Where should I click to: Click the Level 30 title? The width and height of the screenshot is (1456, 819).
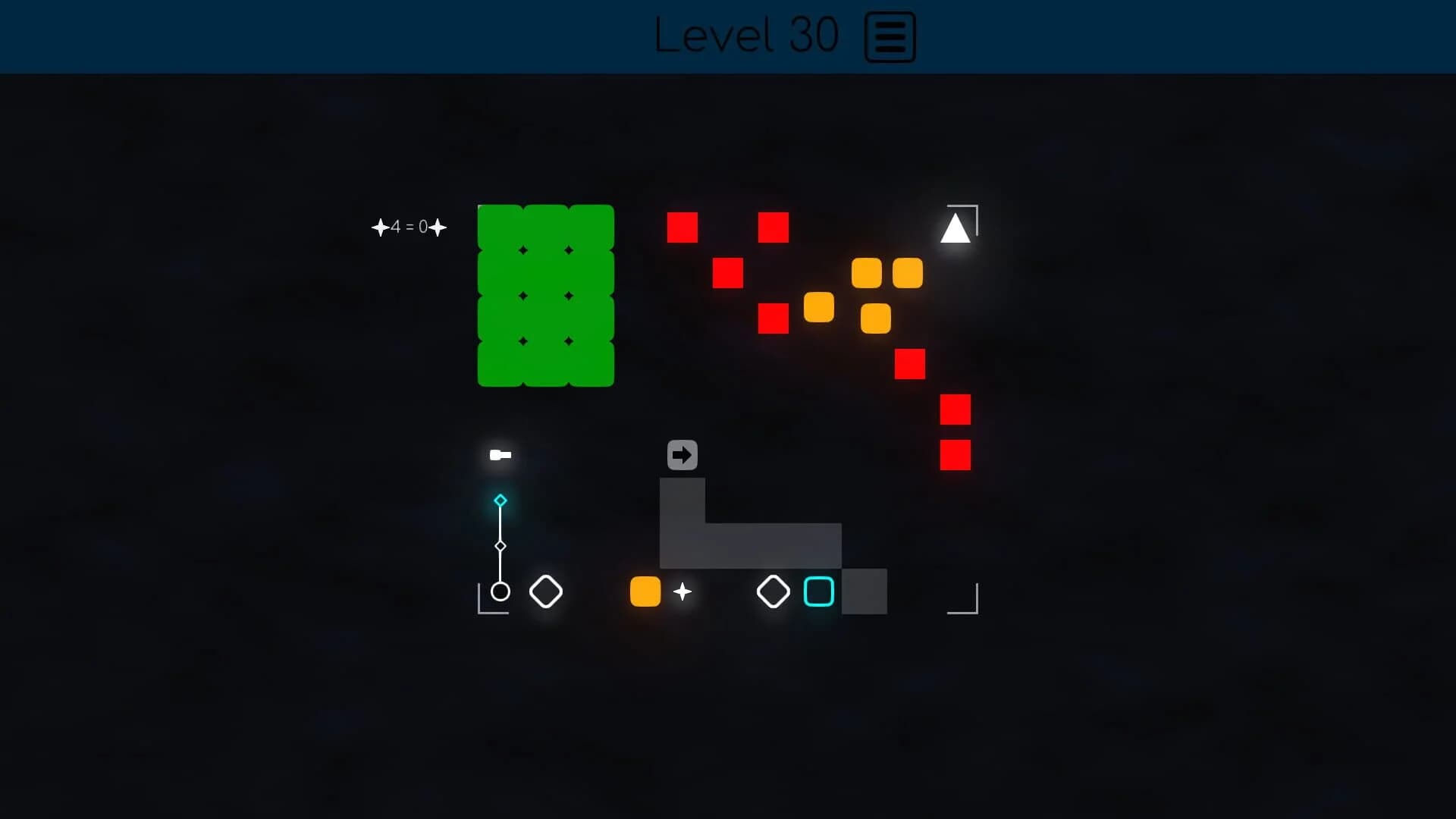746,36
